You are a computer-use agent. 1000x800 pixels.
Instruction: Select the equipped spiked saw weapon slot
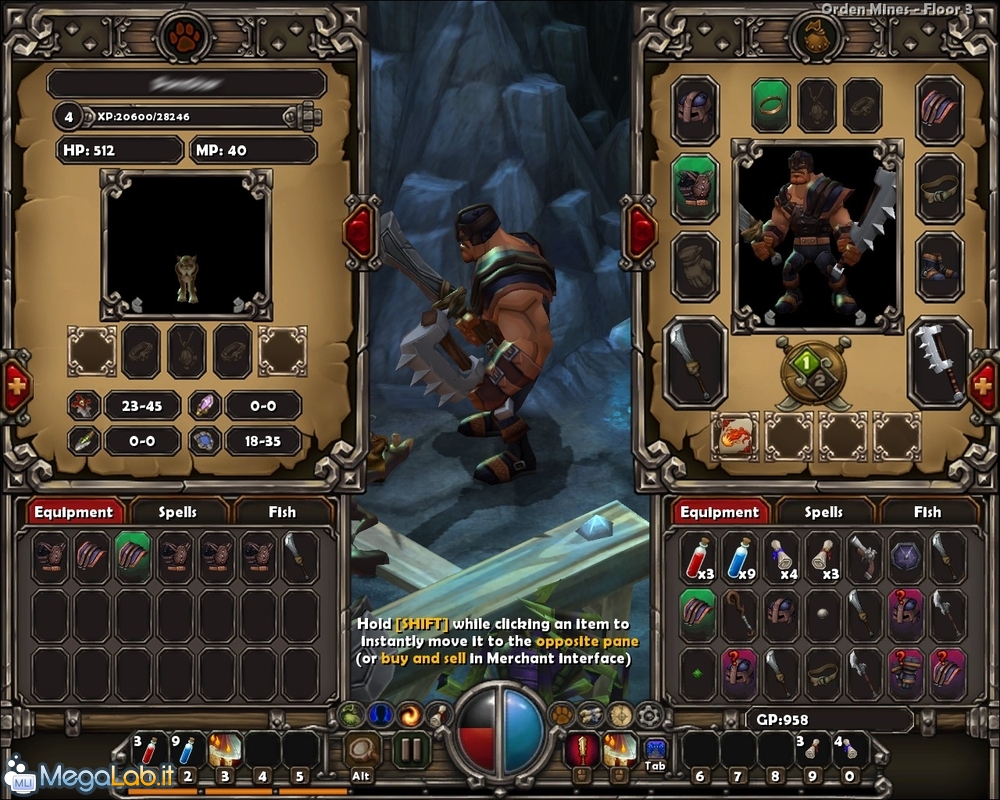click(940, 362)
